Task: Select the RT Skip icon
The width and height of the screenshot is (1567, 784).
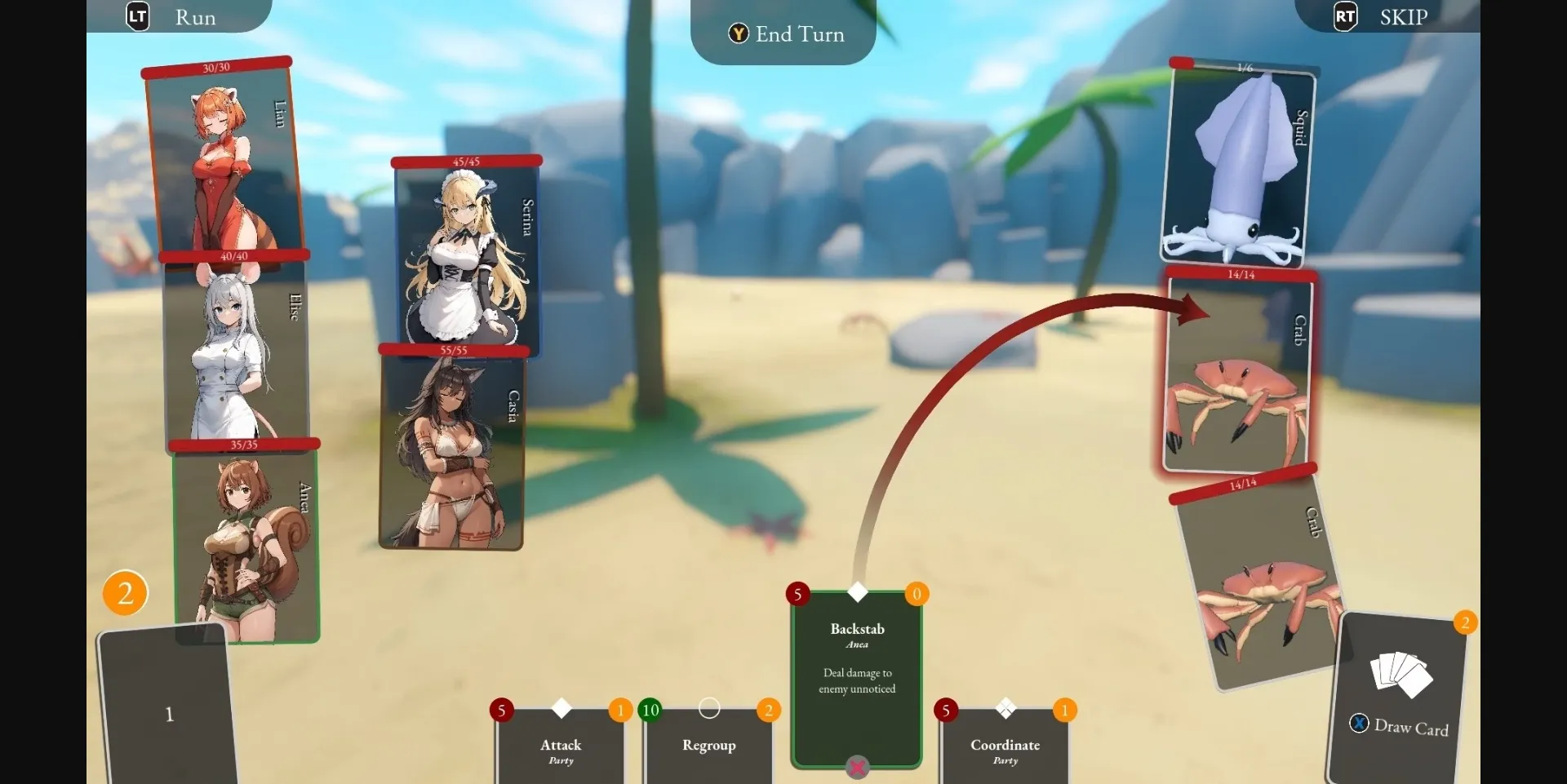Action: tap(1343, 16)
